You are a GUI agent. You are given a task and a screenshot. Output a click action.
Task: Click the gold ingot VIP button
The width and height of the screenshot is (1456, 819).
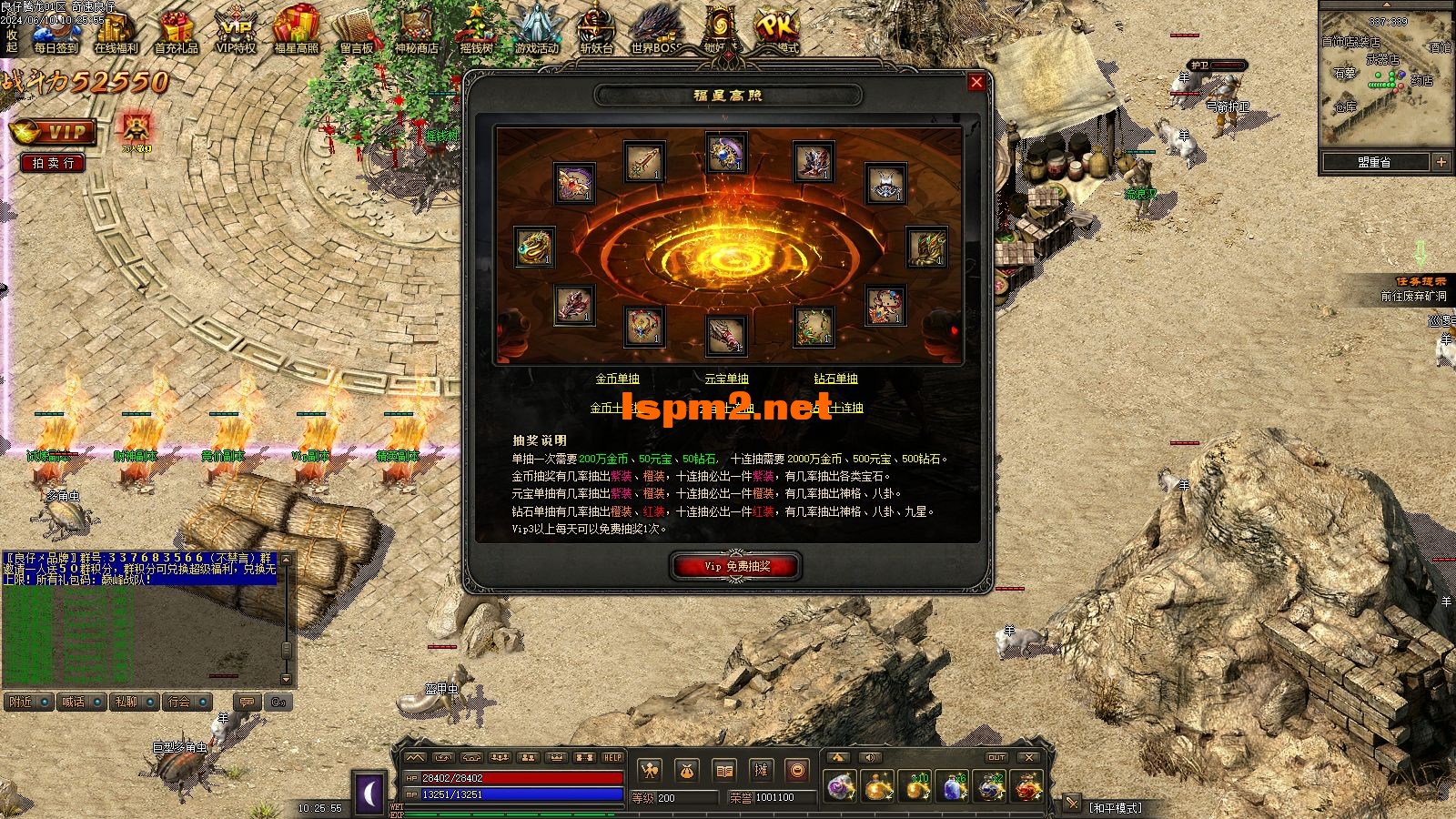point(53,133)
